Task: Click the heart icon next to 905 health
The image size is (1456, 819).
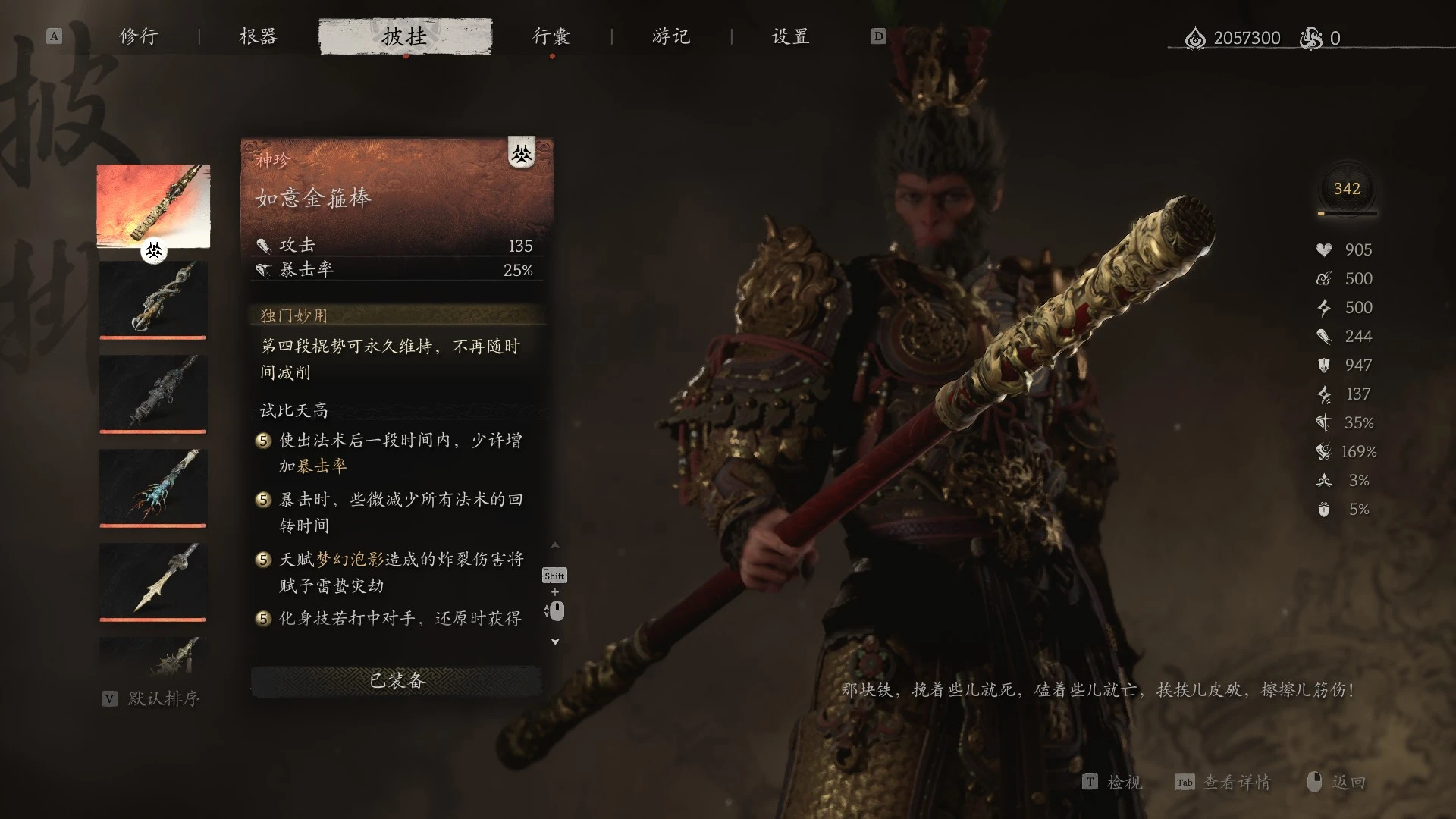Action: [1323, 249]
